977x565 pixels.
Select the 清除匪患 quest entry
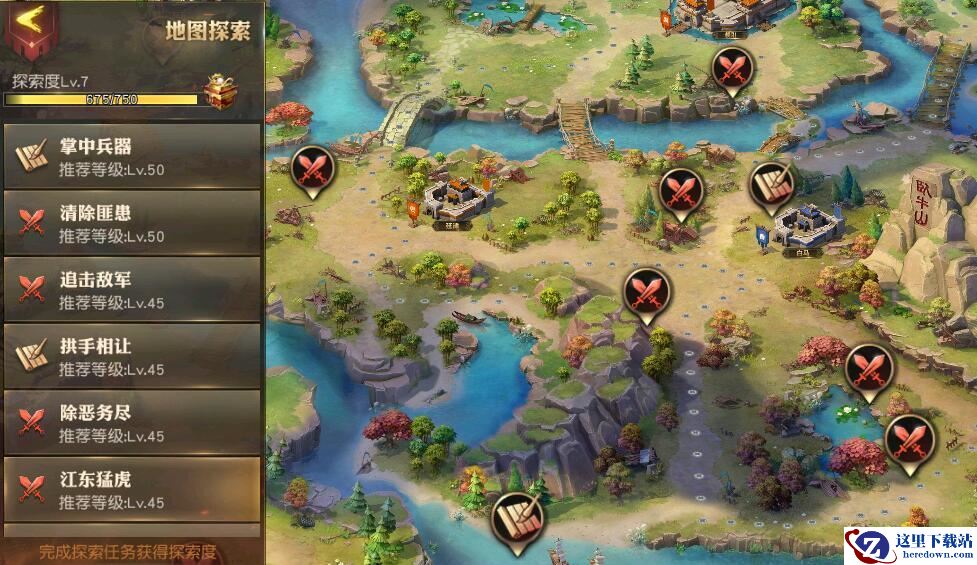pos(132,223)
